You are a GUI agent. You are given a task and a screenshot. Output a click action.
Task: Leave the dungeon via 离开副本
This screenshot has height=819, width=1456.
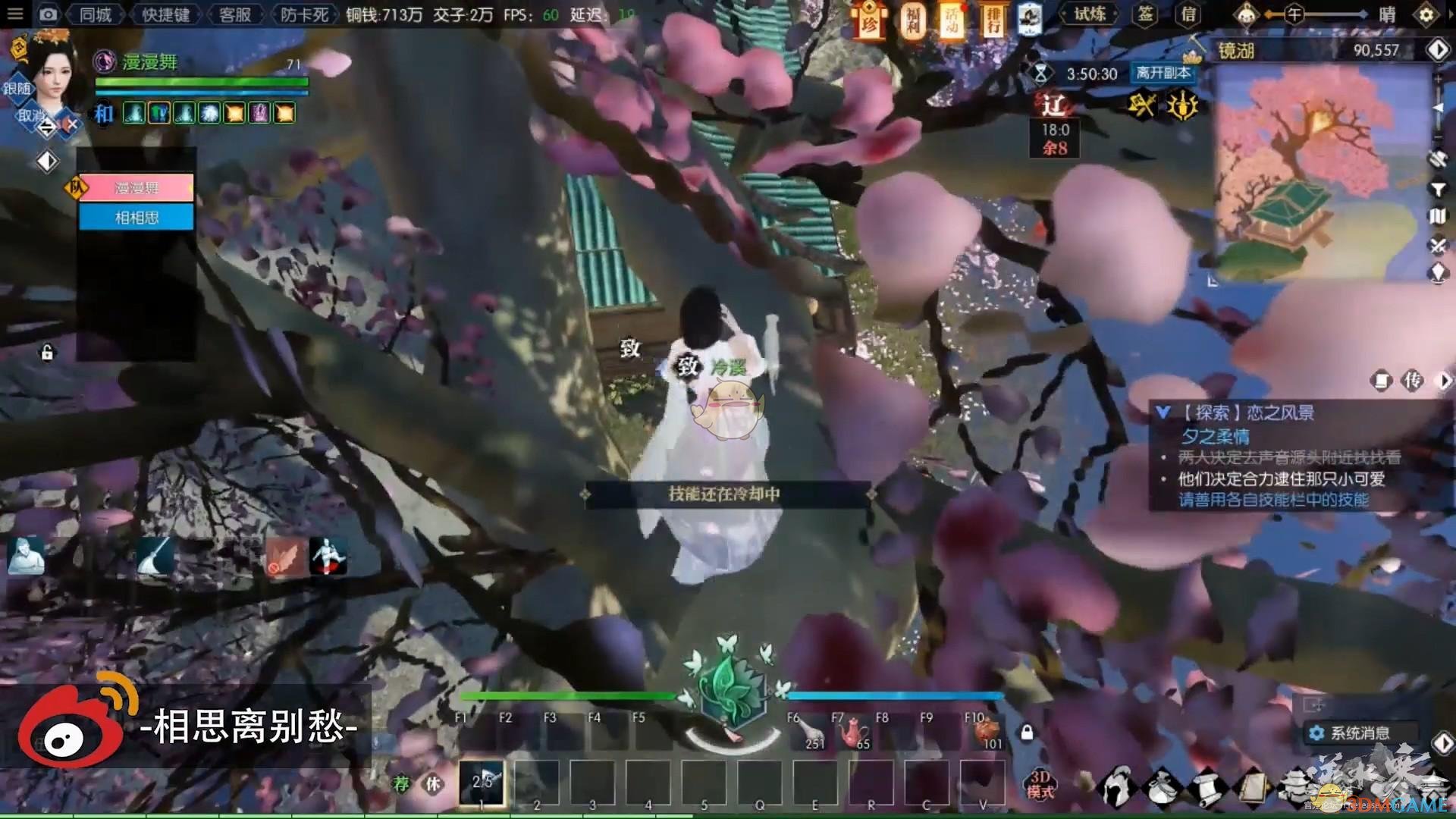click(x=1163, y=73)
